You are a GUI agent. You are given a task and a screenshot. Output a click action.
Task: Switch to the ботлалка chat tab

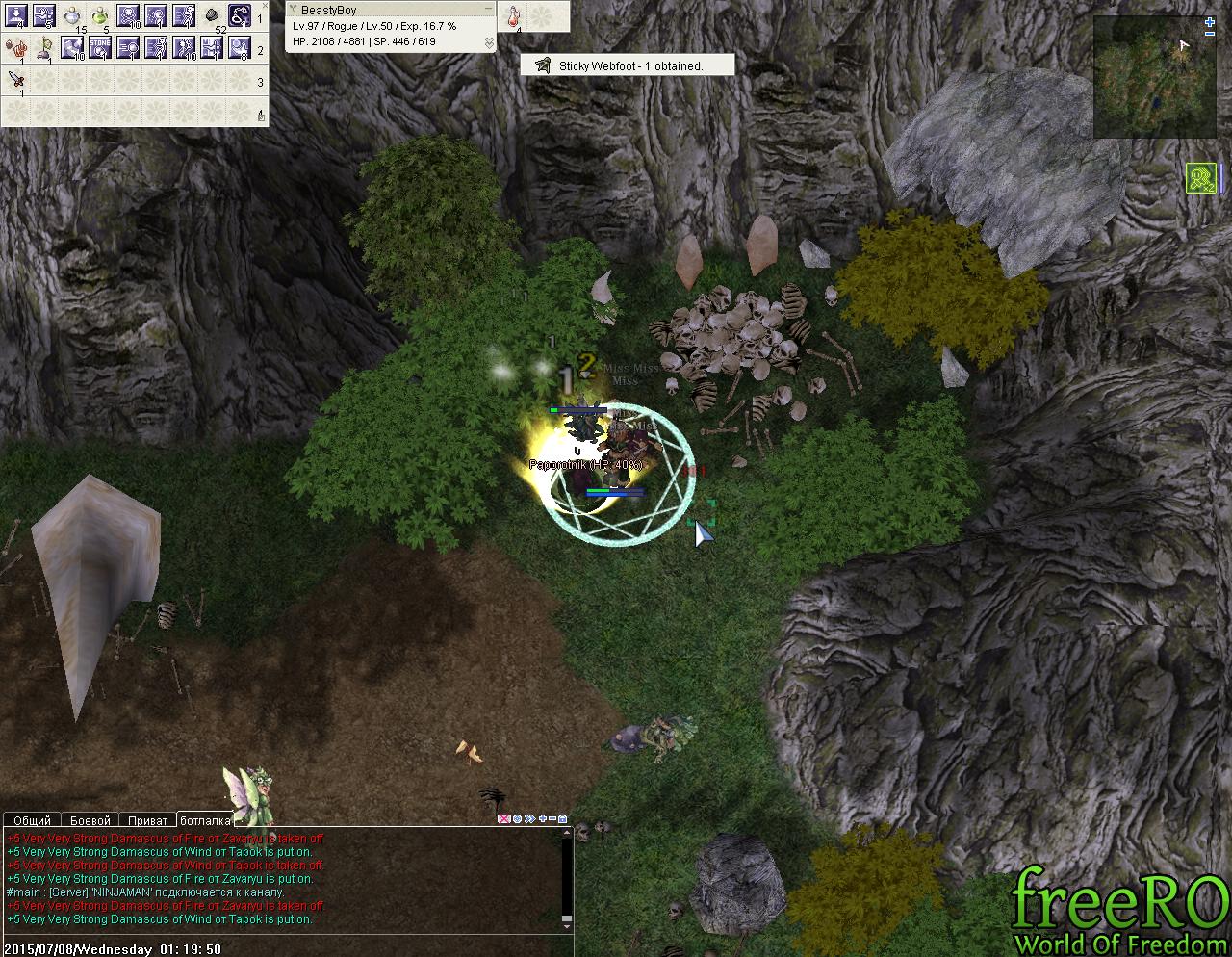pyautogui.click(x=205, y=820)
